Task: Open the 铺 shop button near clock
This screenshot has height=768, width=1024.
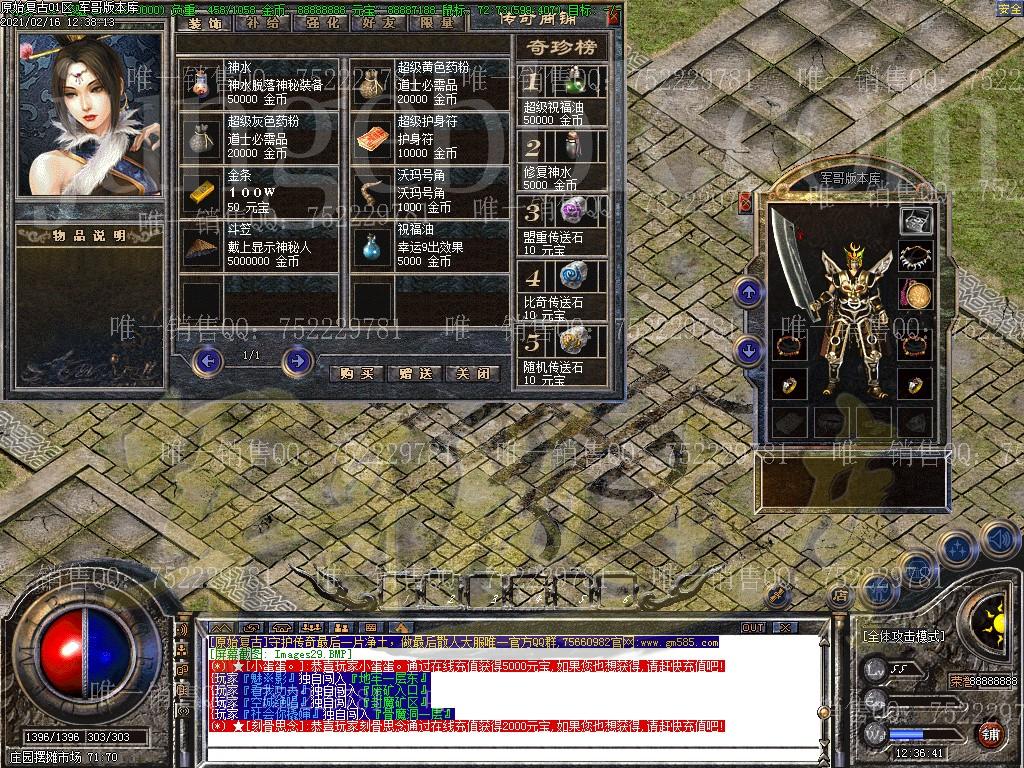Action: pos(990,735)
